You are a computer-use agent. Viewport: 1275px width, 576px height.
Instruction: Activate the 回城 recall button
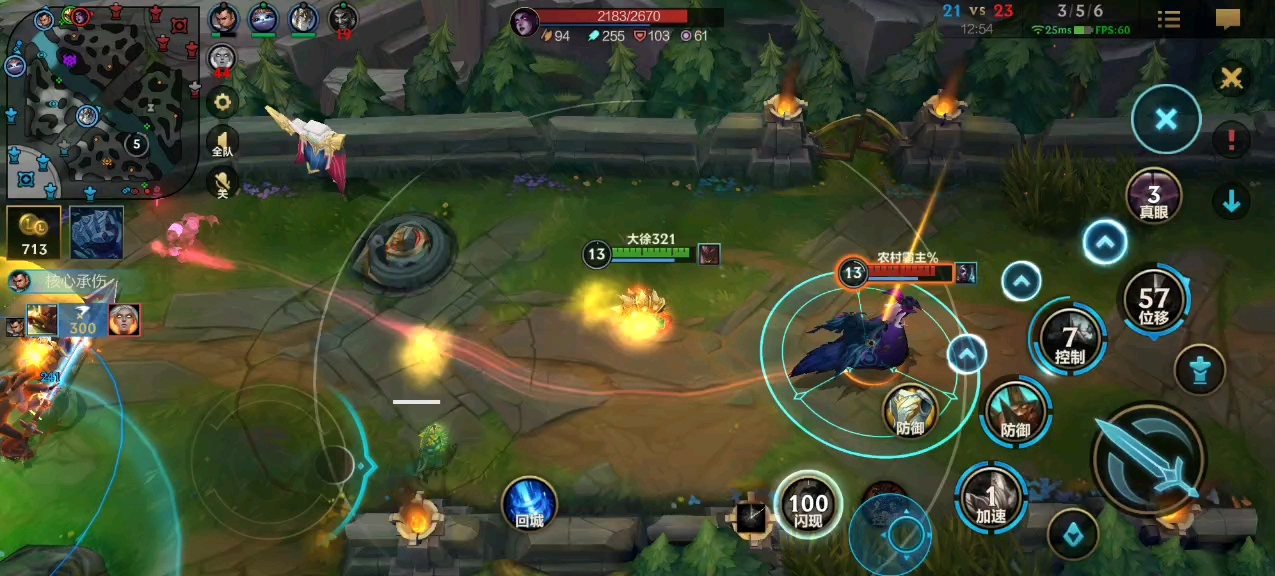pyautogui.click(x=529, y=503)
